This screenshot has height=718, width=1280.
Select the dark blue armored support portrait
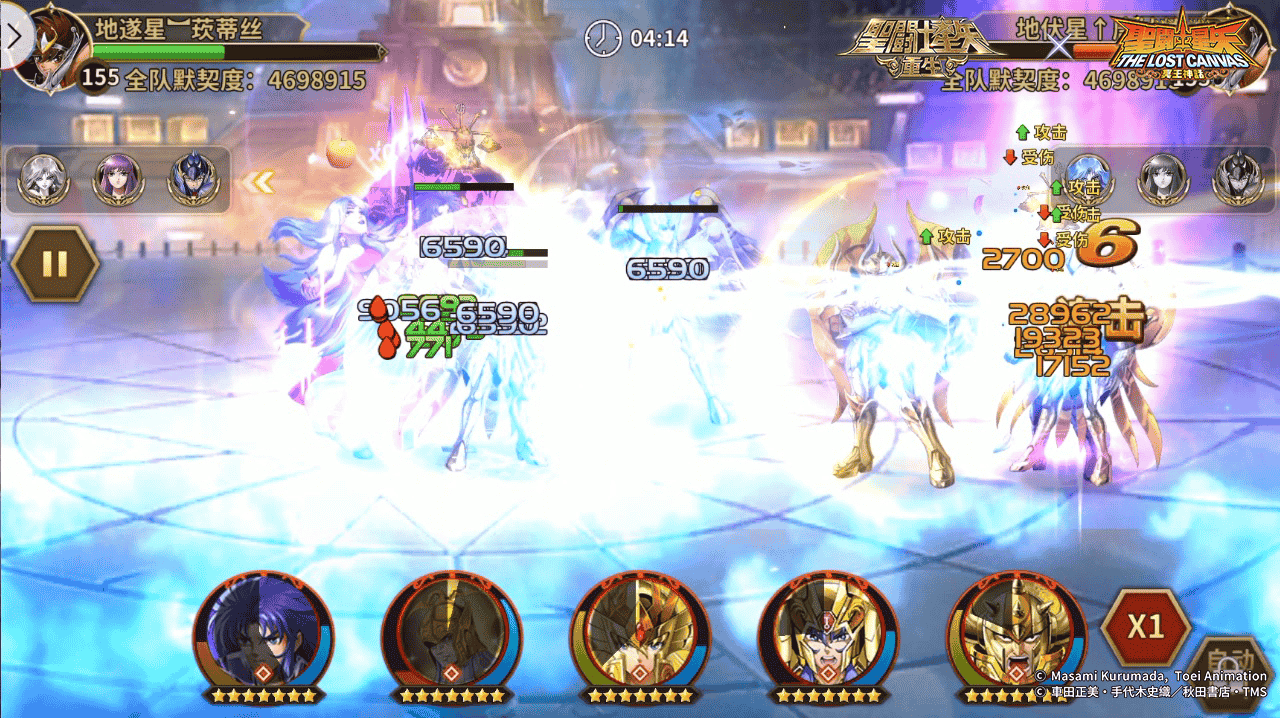point(192,180)
